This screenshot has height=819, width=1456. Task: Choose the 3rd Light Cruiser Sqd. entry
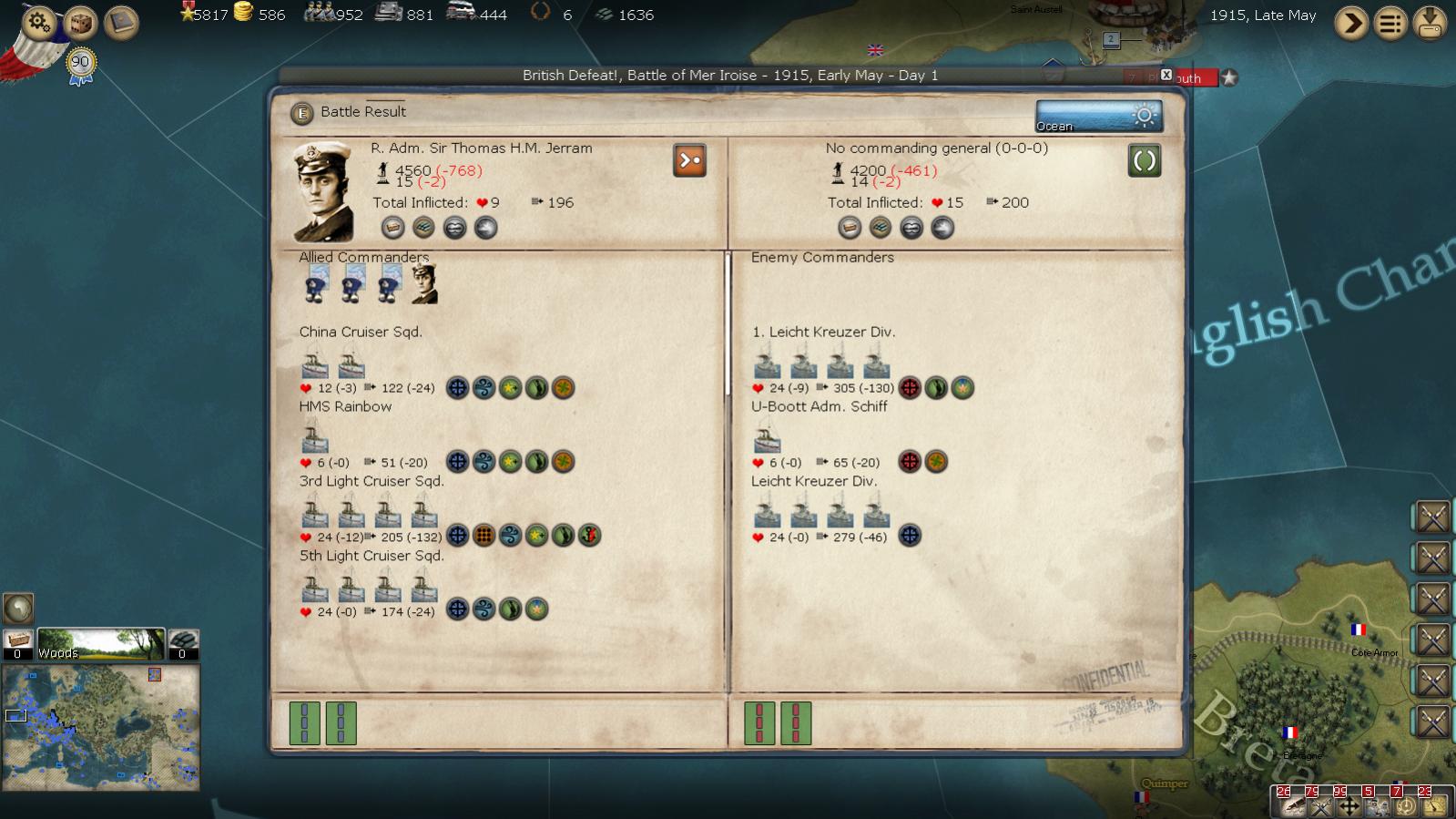click(372, 481)
